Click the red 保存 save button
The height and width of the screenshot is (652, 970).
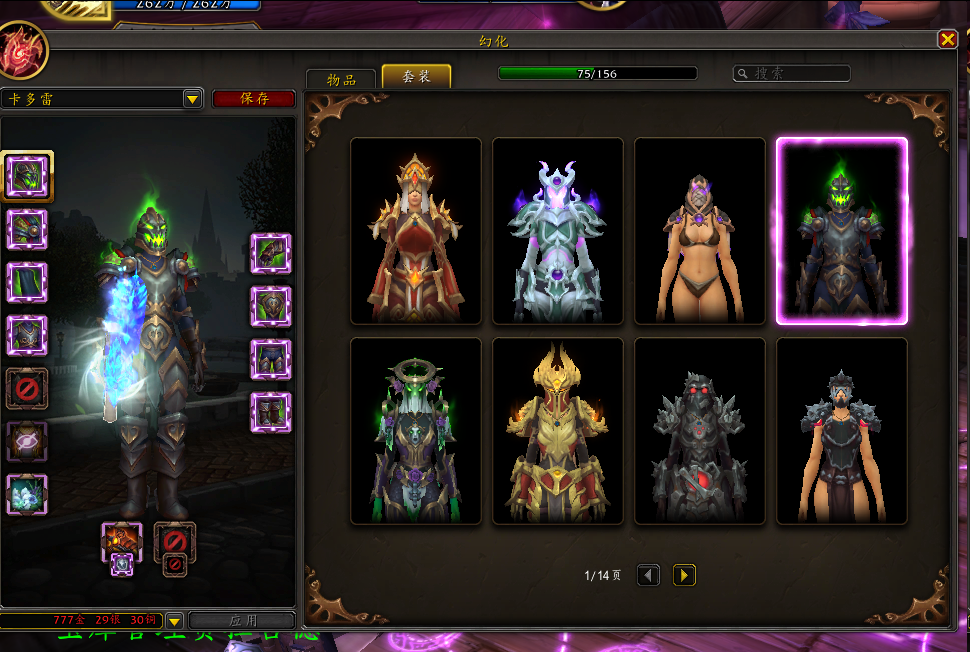(x=254, y=98)
